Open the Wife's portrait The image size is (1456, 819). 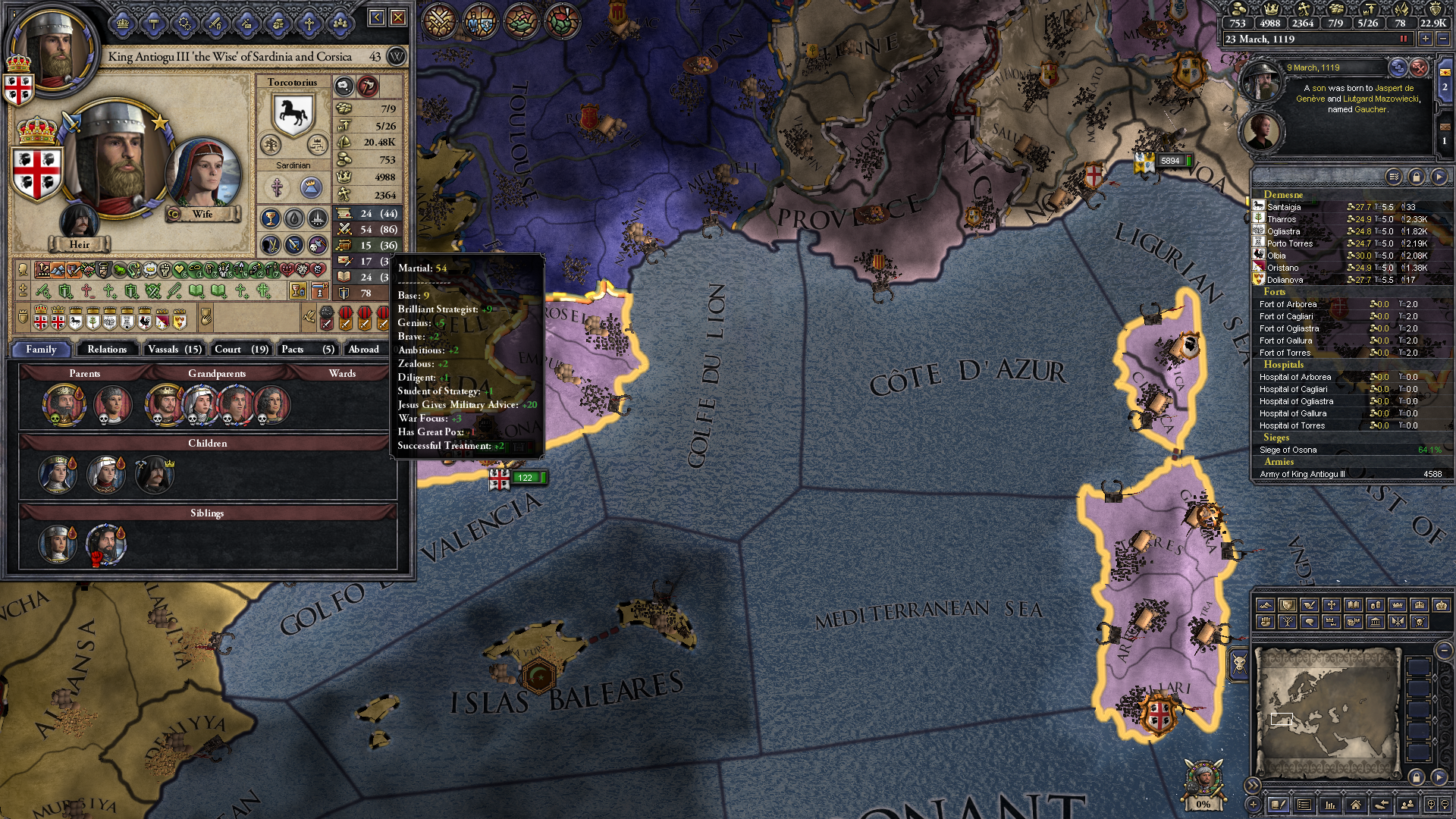pyautogui.click(x=203, y=174)
